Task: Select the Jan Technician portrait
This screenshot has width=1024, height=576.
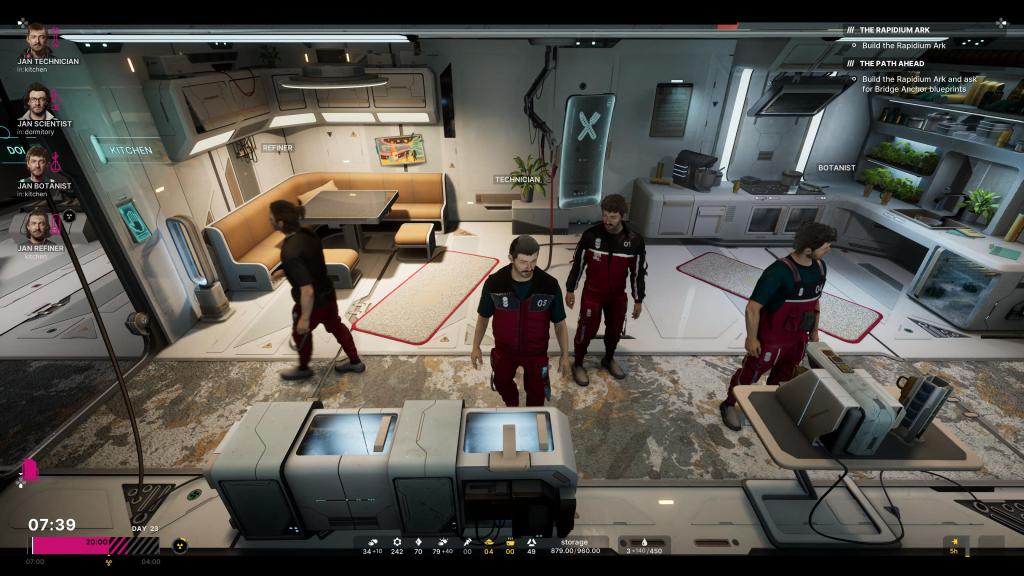Action: point(36,40)
